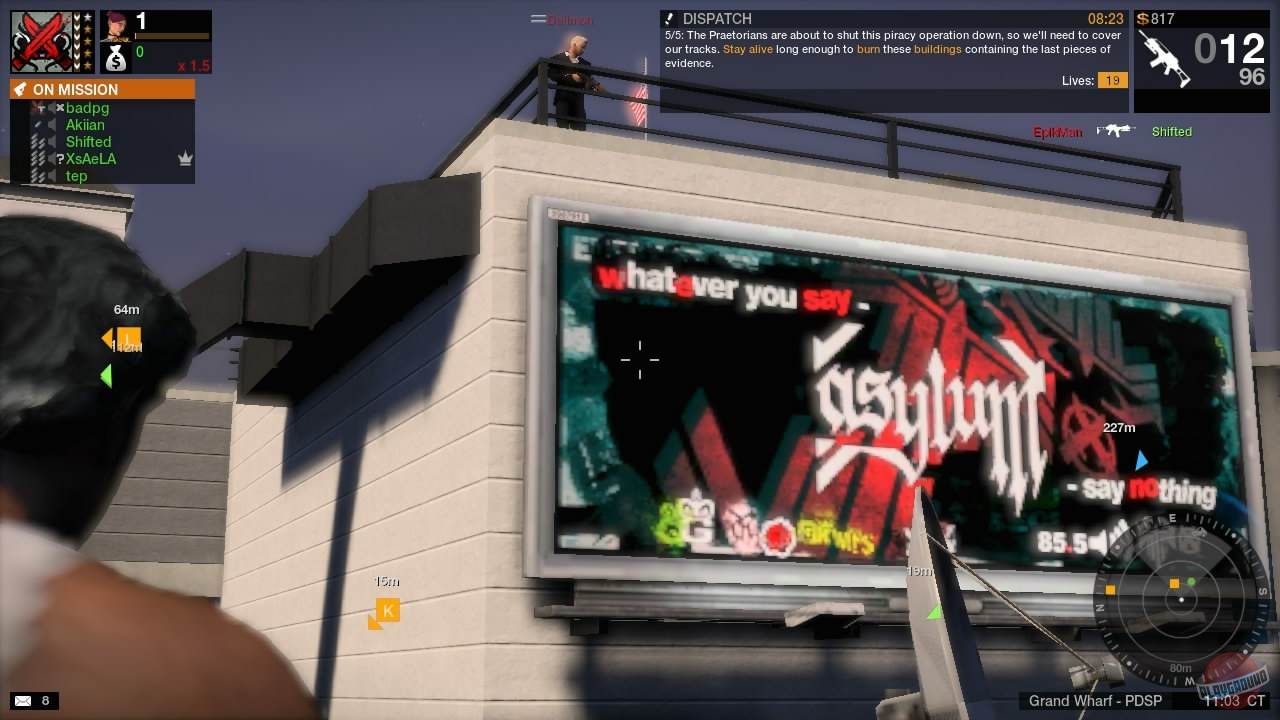Click the DISPATCH panel header
1280x720 pixels.
coord(718,19)
